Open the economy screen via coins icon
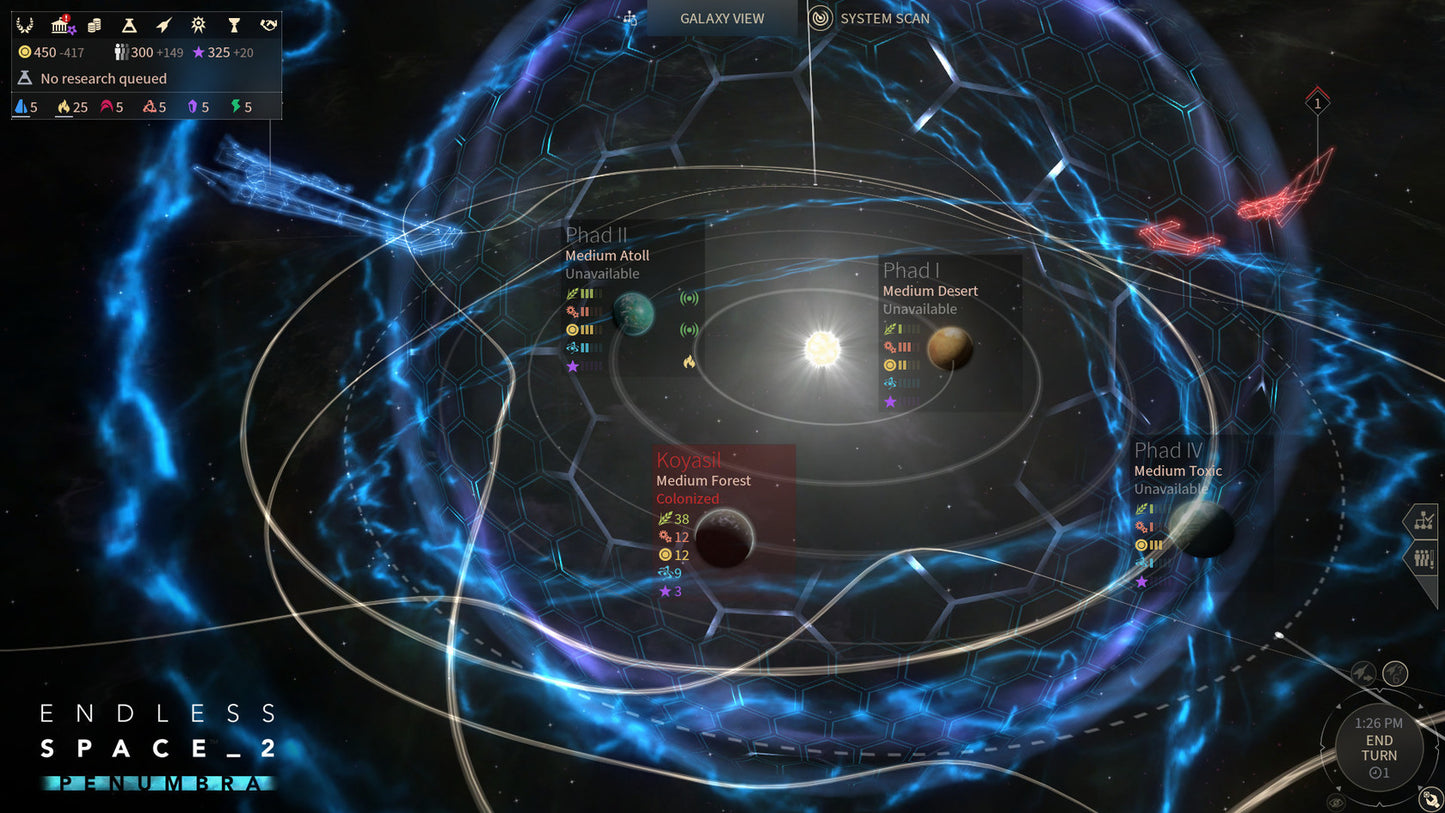This screenshot has width=1445, height=813. [94, 25]
